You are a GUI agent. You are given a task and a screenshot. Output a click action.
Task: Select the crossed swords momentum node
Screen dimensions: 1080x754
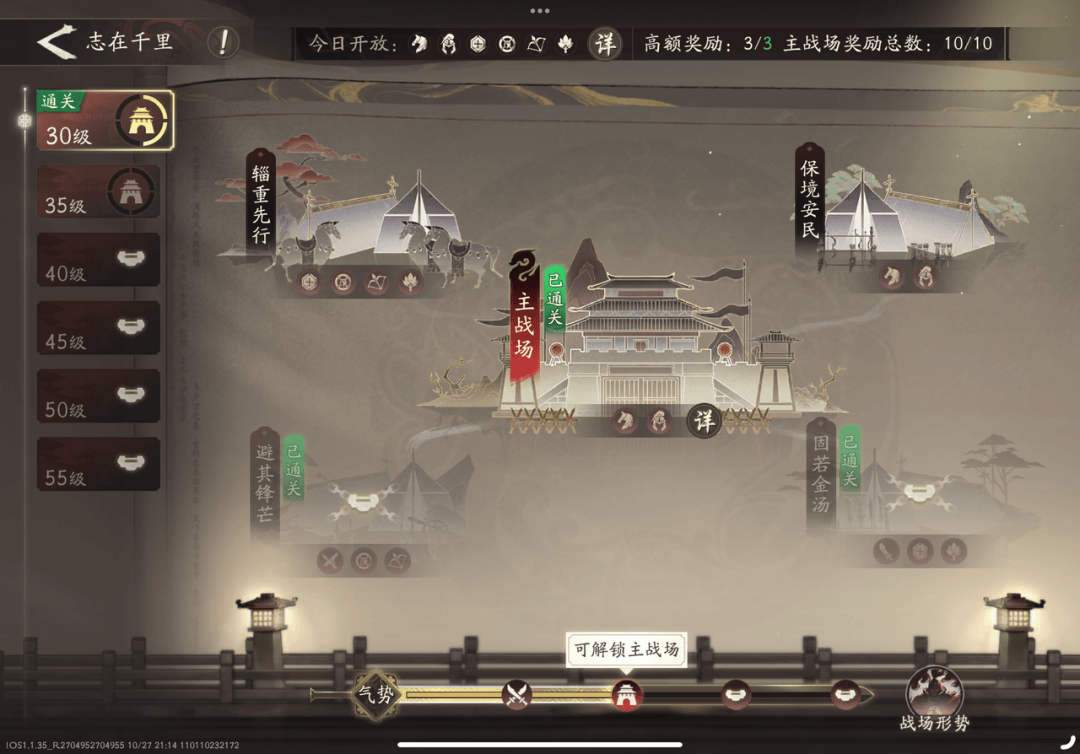click(516, 694)
